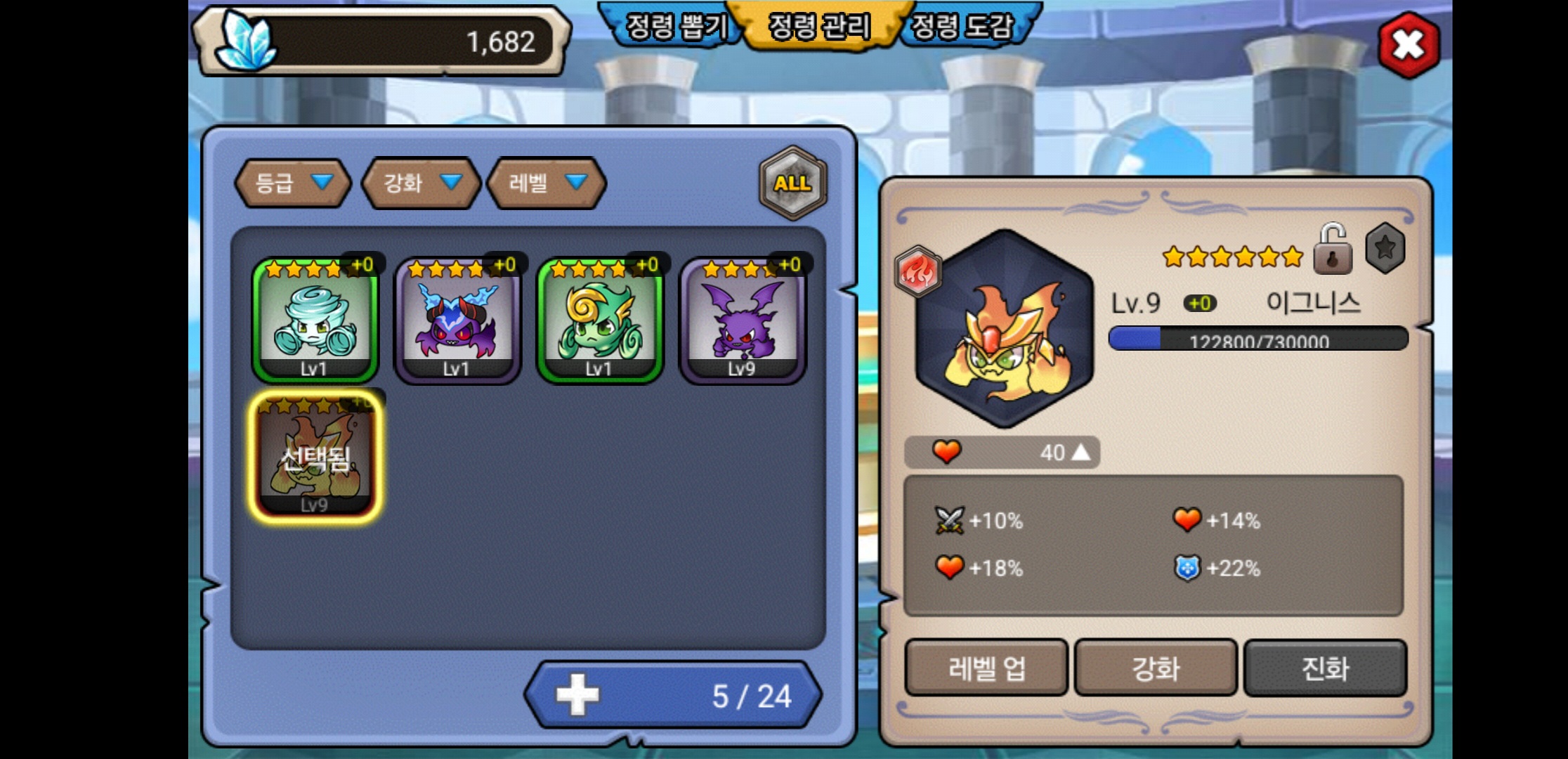Select the teal wind swirl spirit
This screenshot has width=1568, height=759.
[315, 320]
